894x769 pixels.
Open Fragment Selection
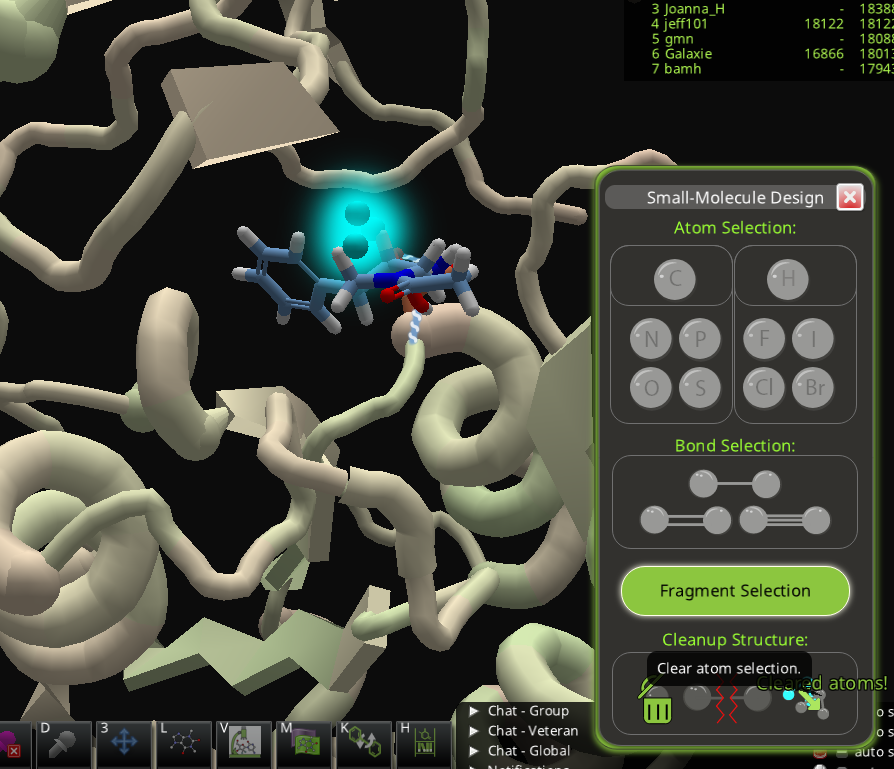tap(735, 591)
